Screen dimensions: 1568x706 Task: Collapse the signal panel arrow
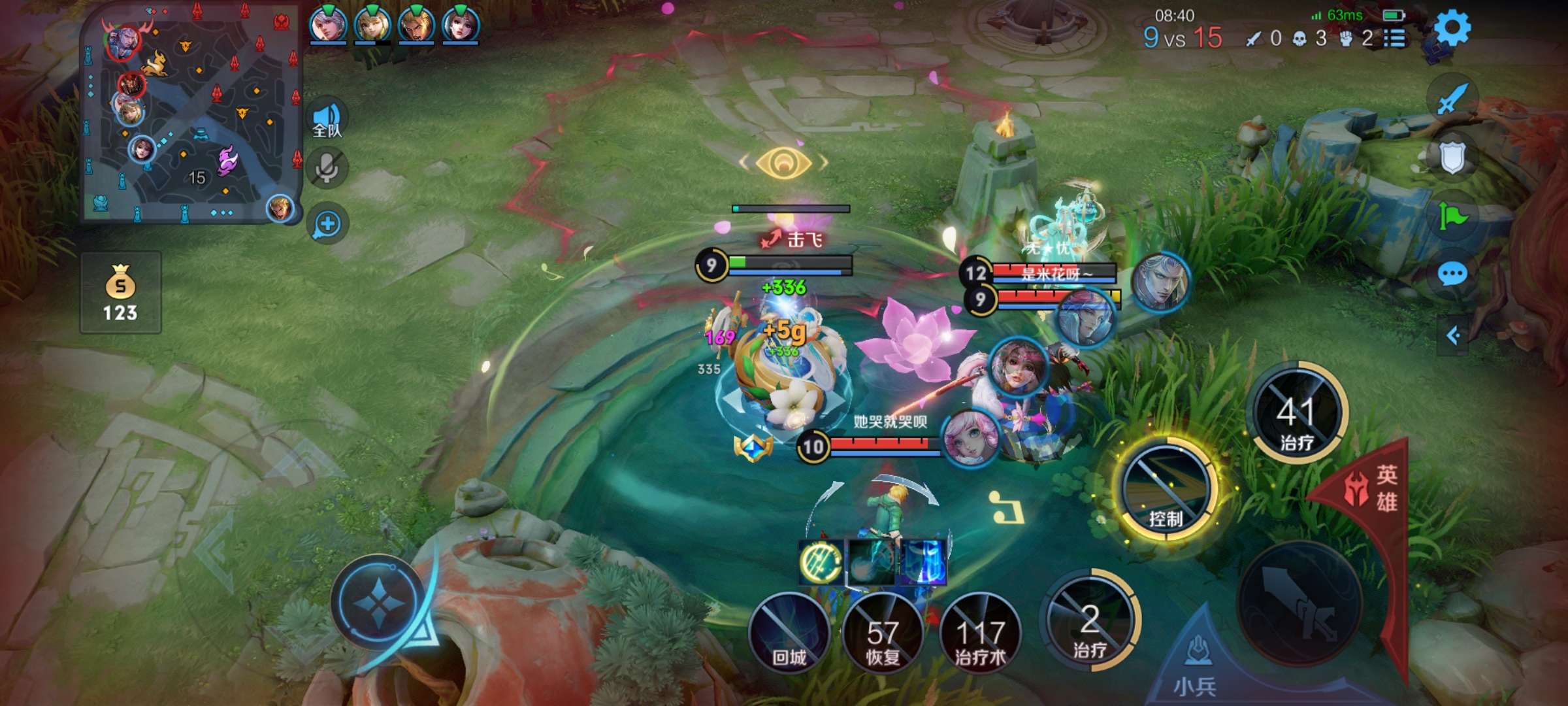pyautogui.click(x=1453, y=336)
